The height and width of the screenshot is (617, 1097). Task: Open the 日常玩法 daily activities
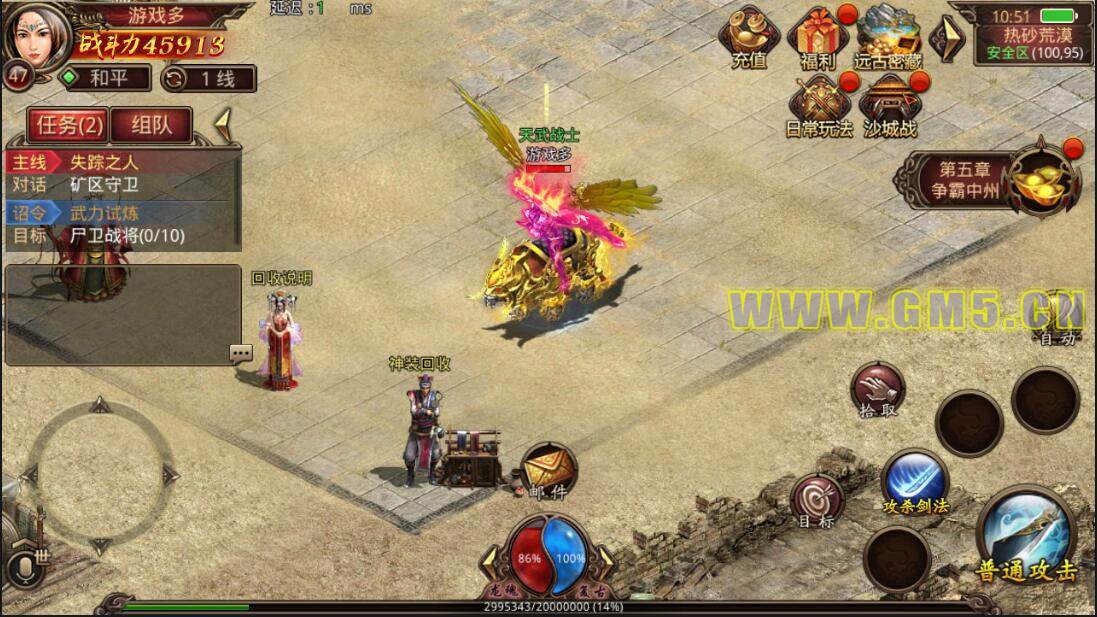tap(819, 106)
